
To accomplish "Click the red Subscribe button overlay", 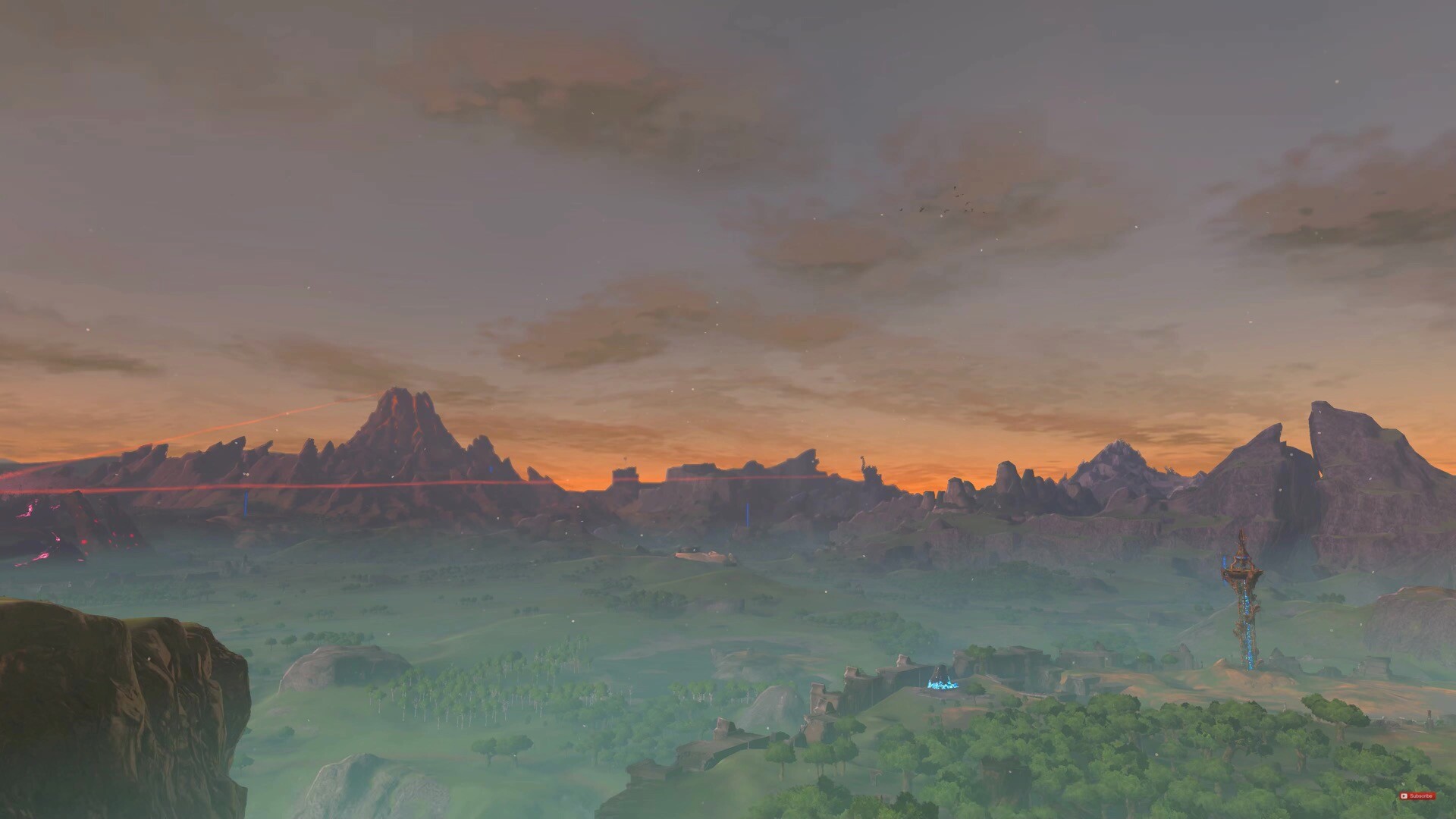I will point(1417,795).
